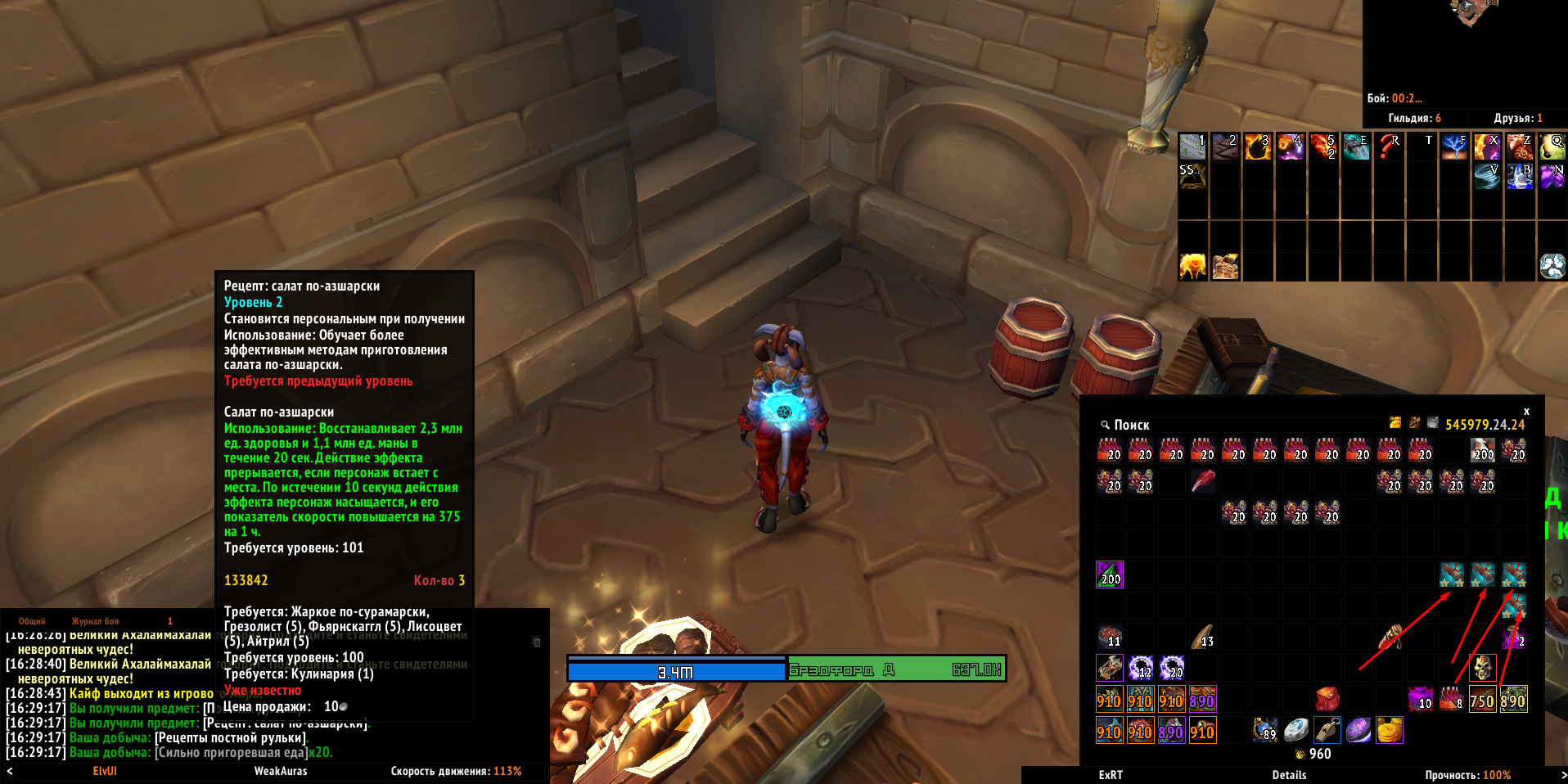Click the fire elemental pet ability icon
The height and width of the screenshot is (784, 1568).
point(1192,266)
